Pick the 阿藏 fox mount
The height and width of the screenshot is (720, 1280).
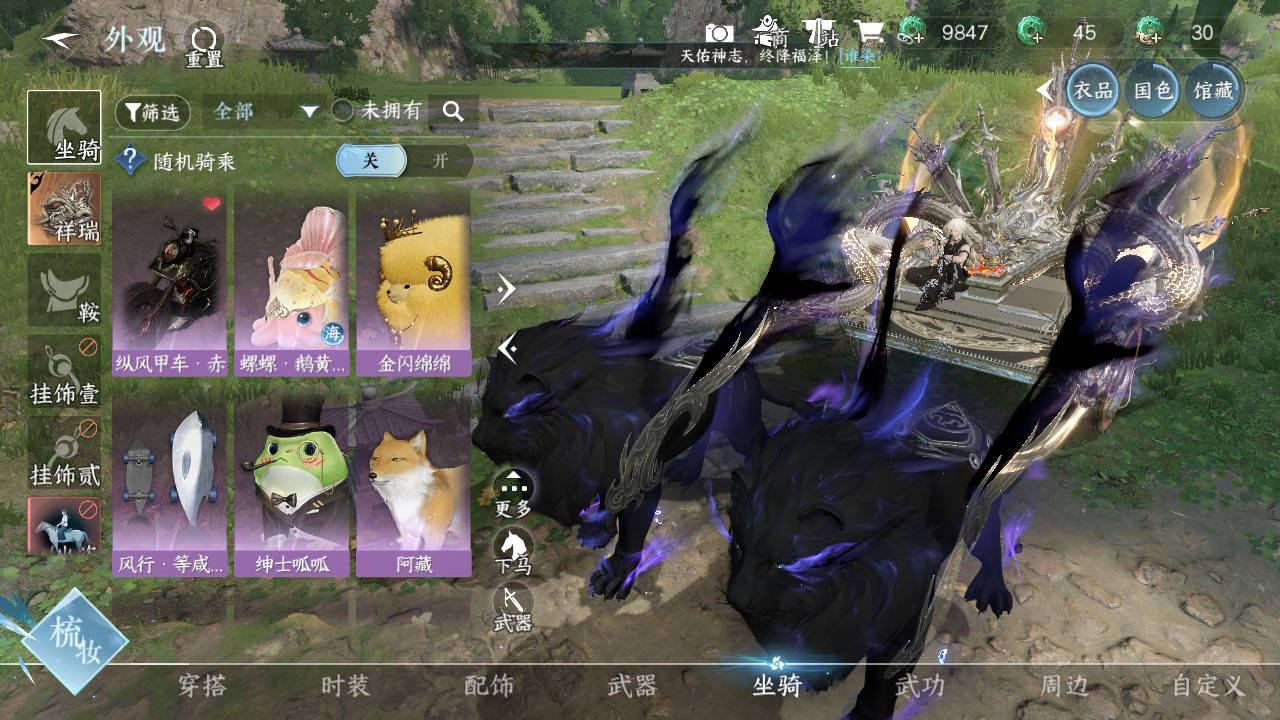[x=412, y=484]
